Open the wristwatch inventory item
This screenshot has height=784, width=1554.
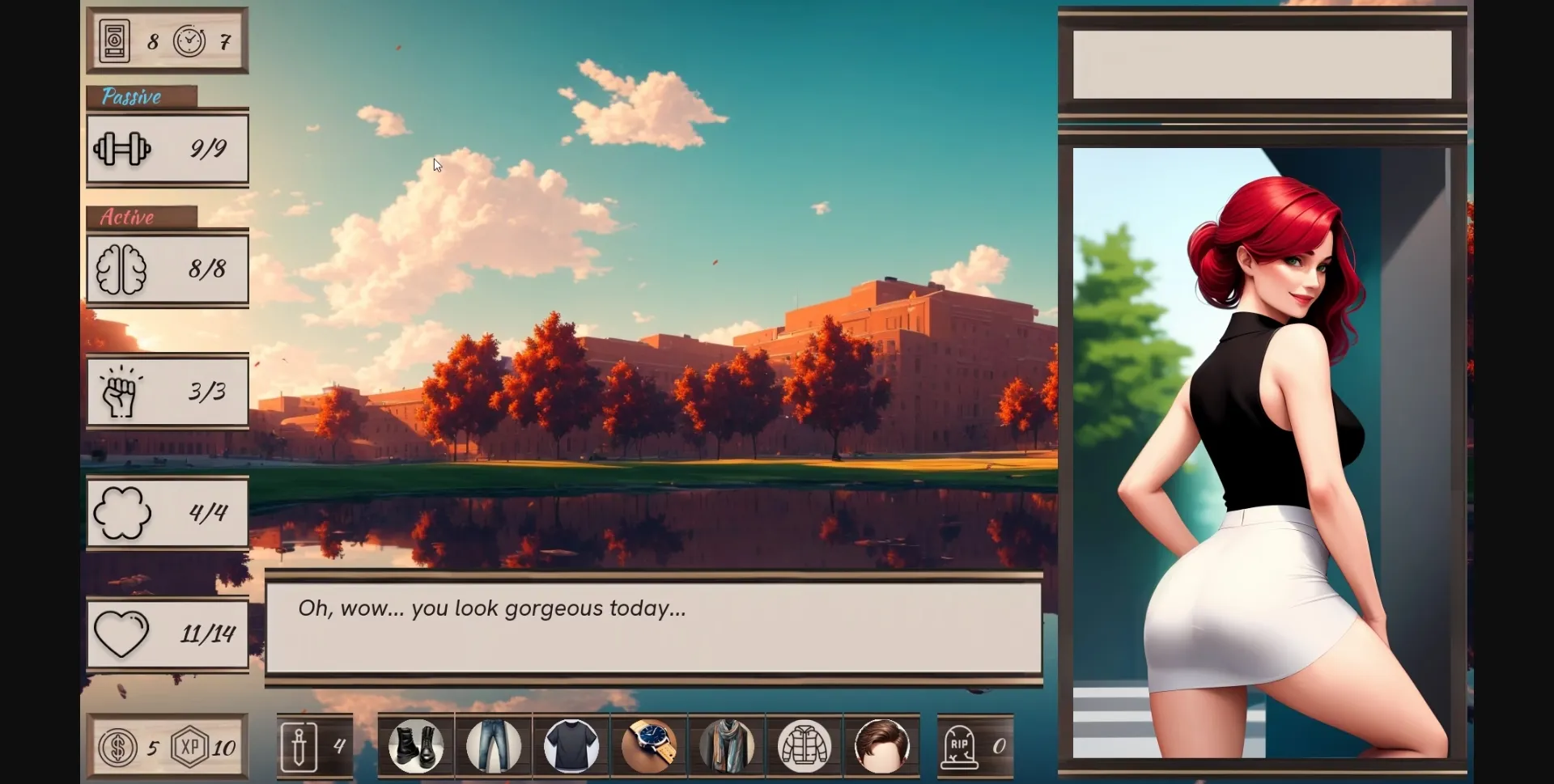click(649, 746)
